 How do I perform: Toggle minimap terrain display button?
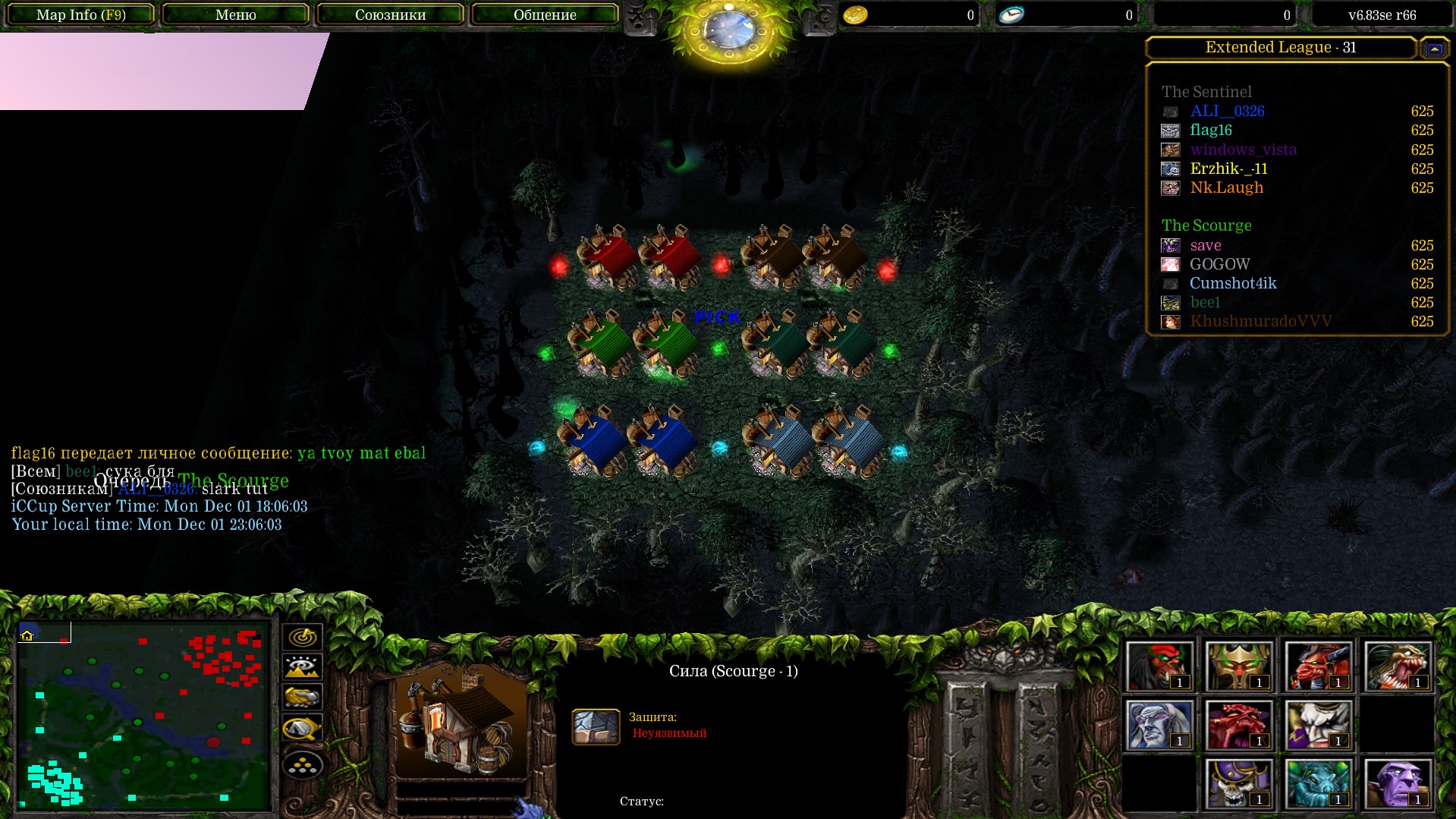tap(302, 667)
